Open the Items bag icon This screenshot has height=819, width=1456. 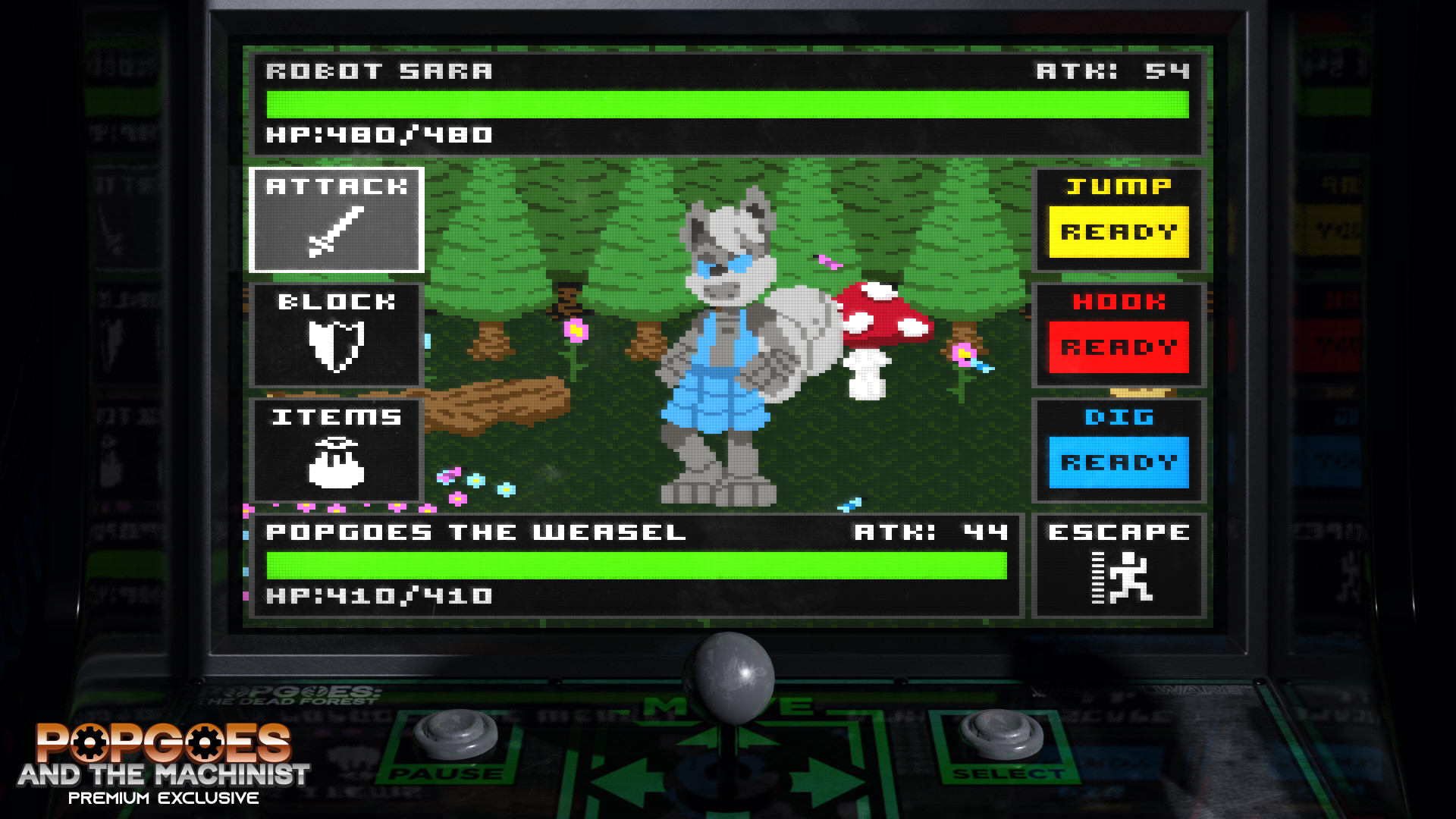click(337, 463)
